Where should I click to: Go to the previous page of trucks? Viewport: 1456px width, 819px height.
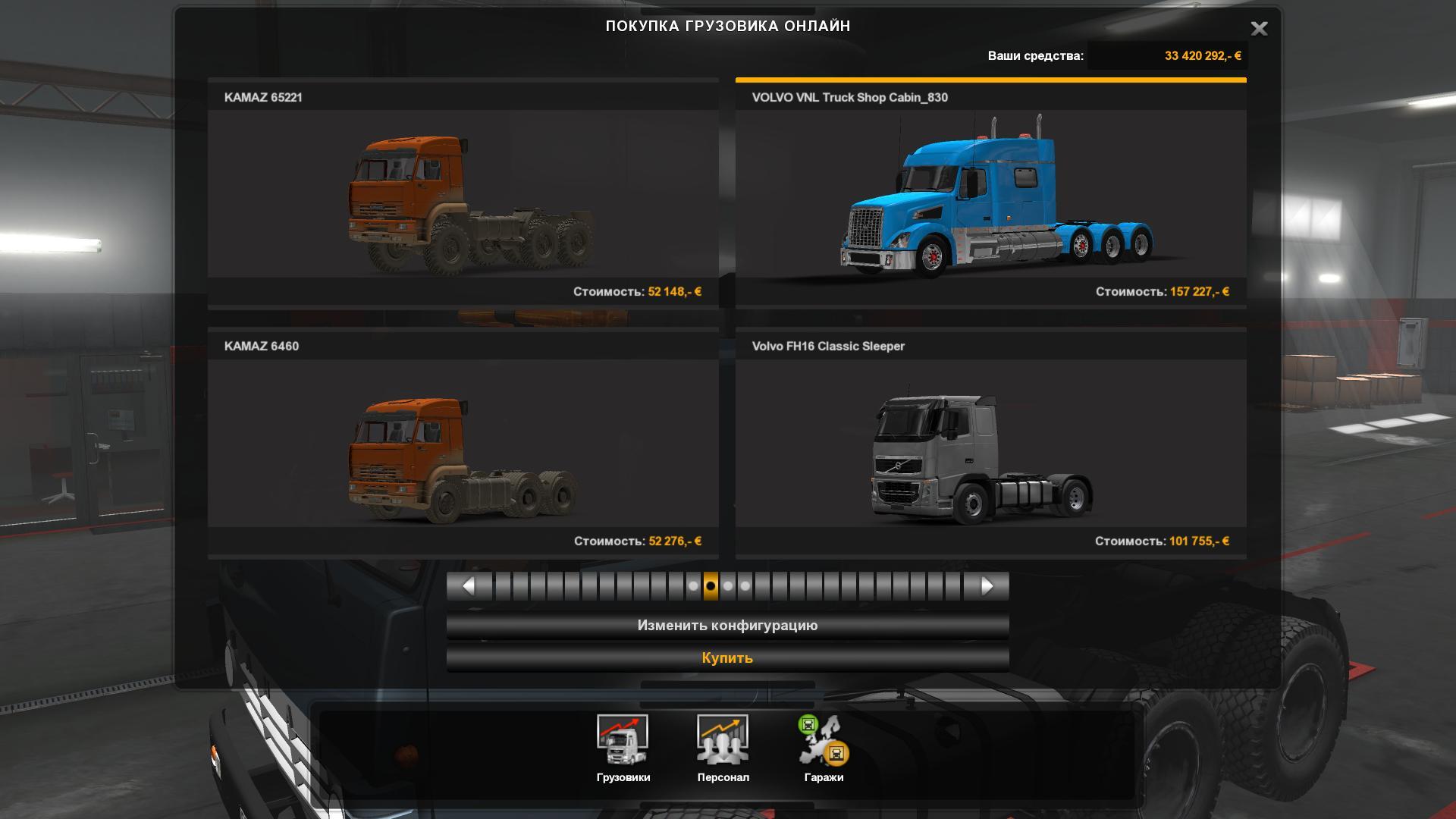(x=468, y=586)
